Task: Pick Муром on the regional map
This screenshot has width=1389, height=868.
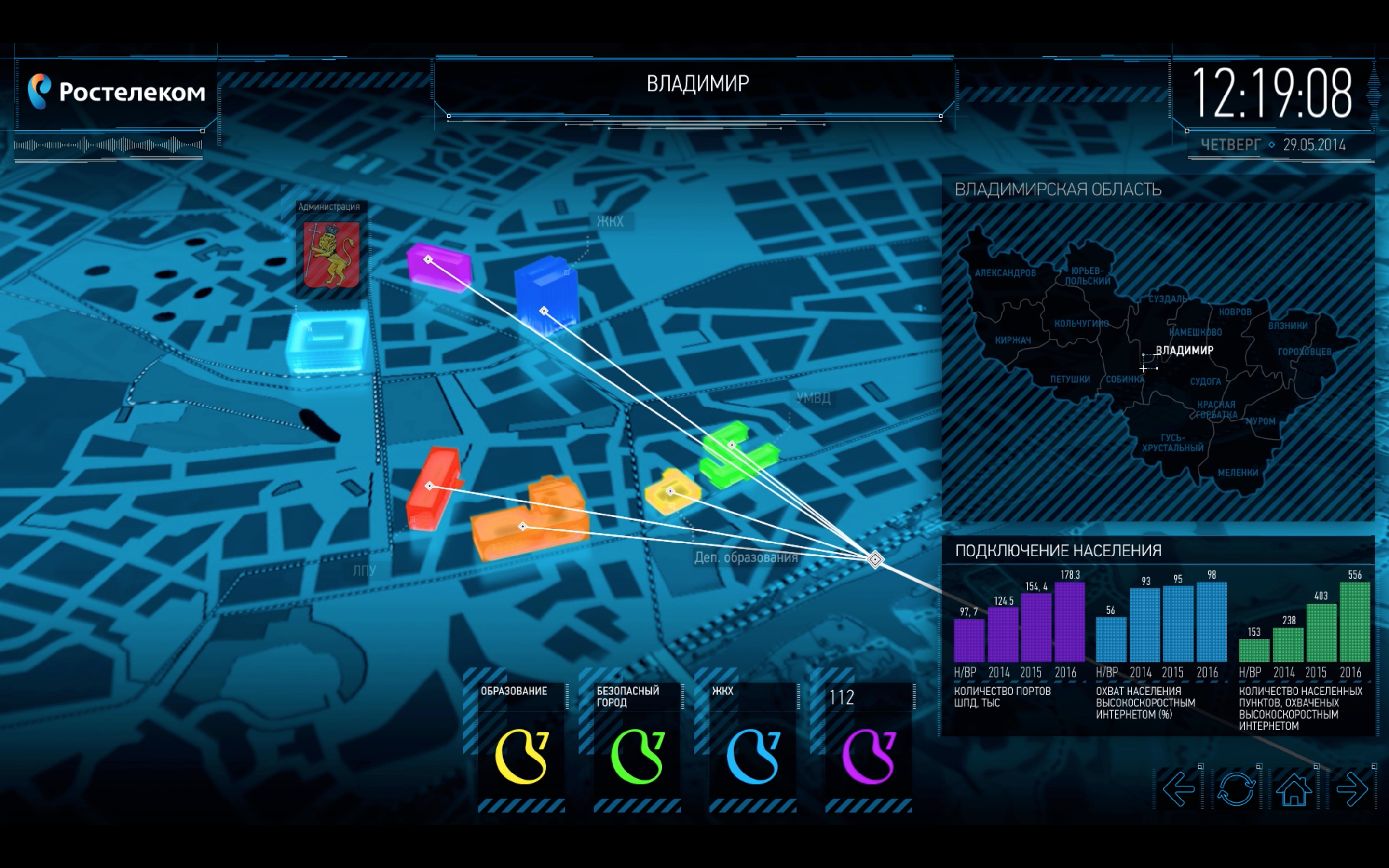Action: coord(1260,421)
